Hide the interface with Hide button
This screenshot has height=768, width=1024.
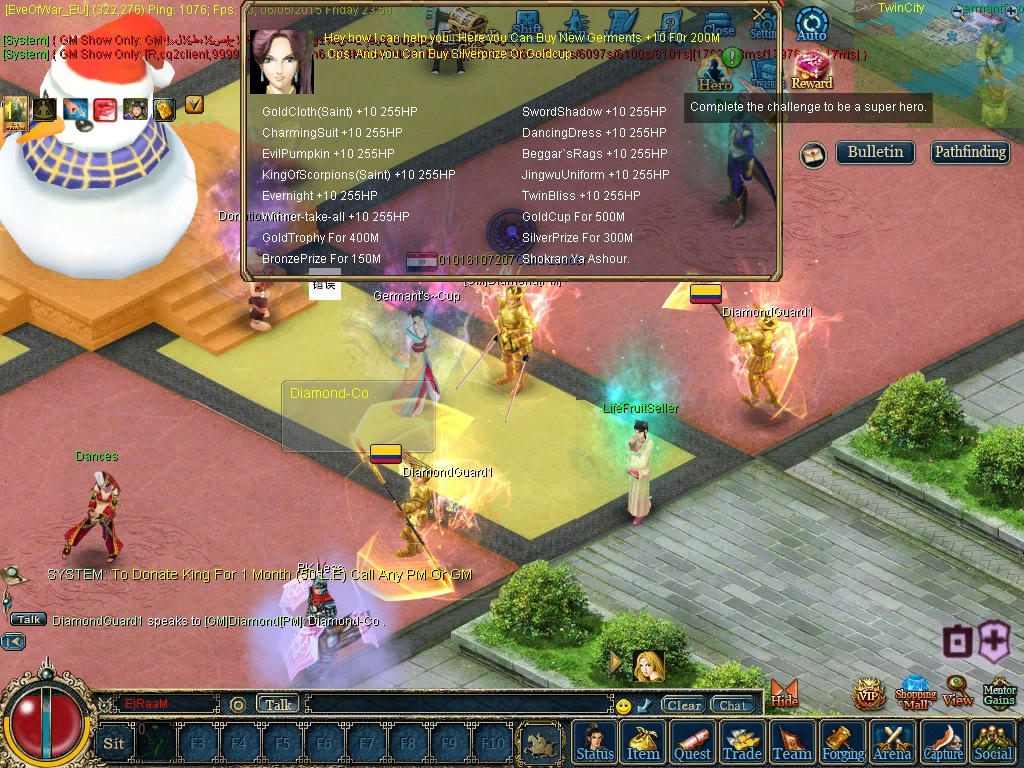785,693
